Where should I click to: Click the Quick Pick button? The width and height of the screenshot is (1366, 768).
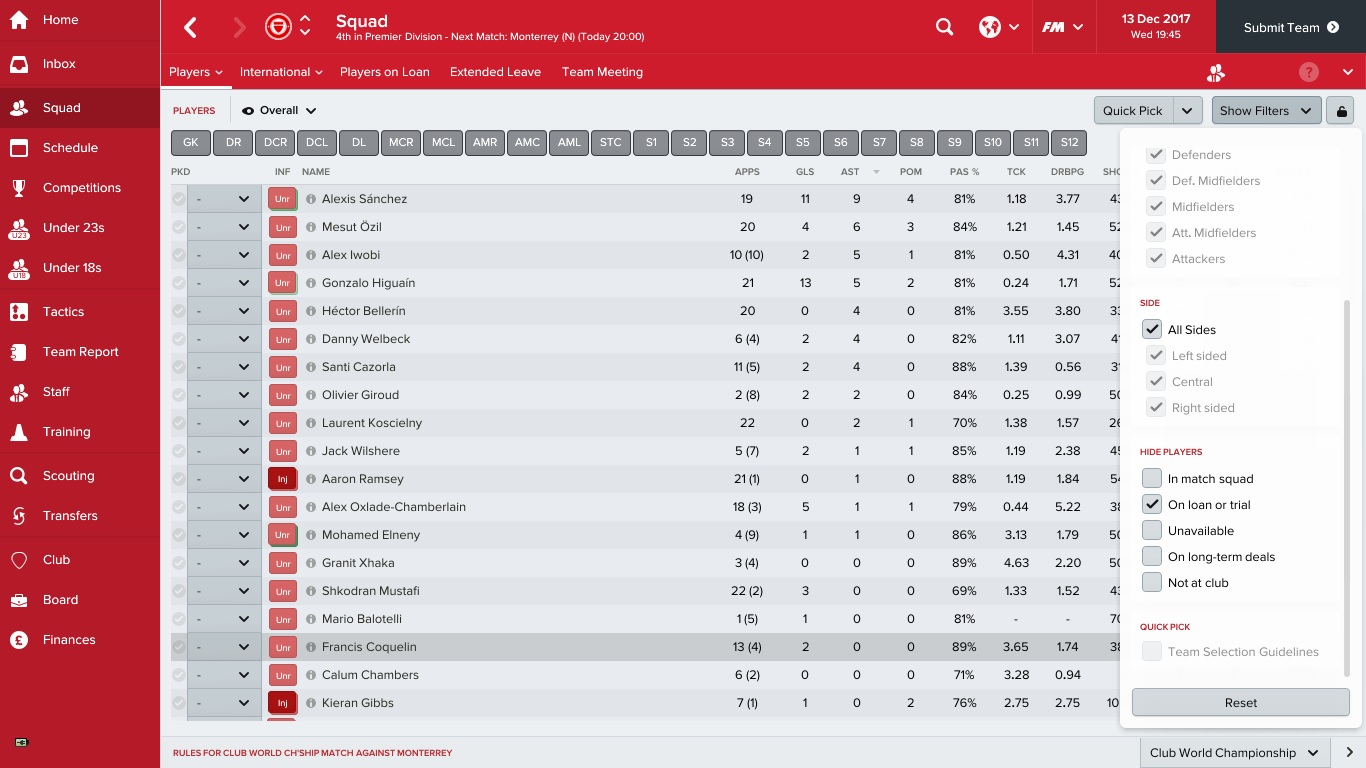tap(1133, 111)
